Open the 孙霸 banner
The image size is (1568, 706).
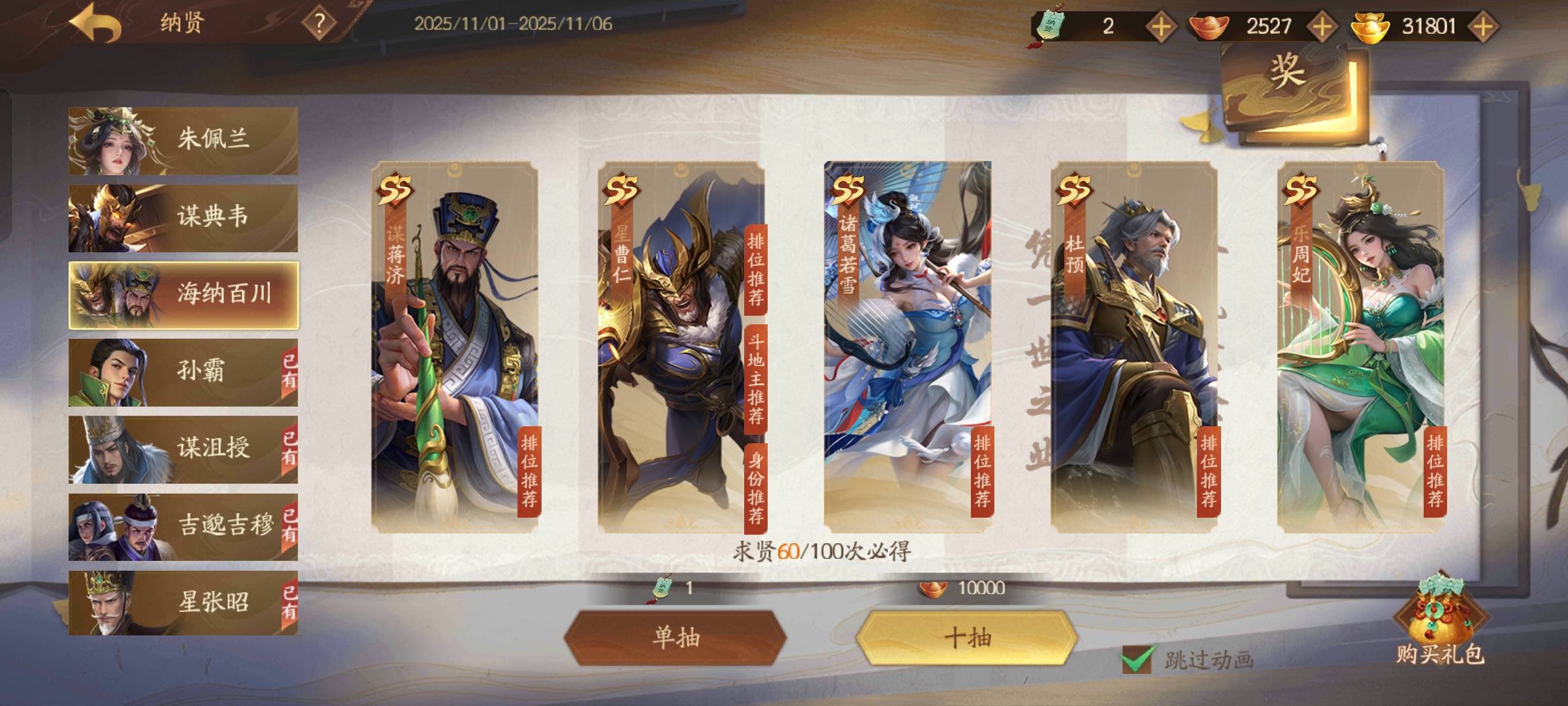click(x=183, y=372)
